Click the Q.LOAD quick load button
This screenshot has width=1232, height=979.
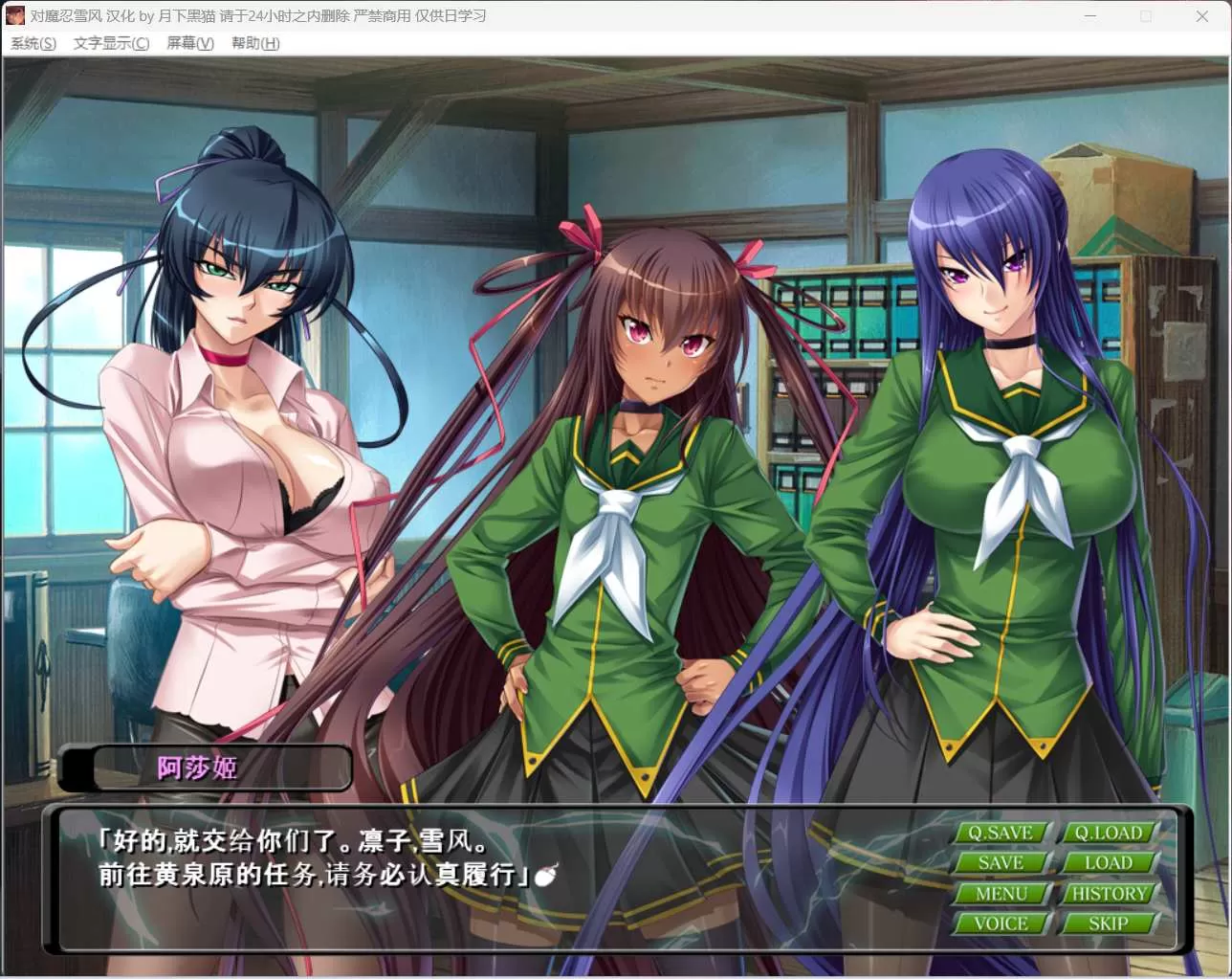tap(1108, 833)
